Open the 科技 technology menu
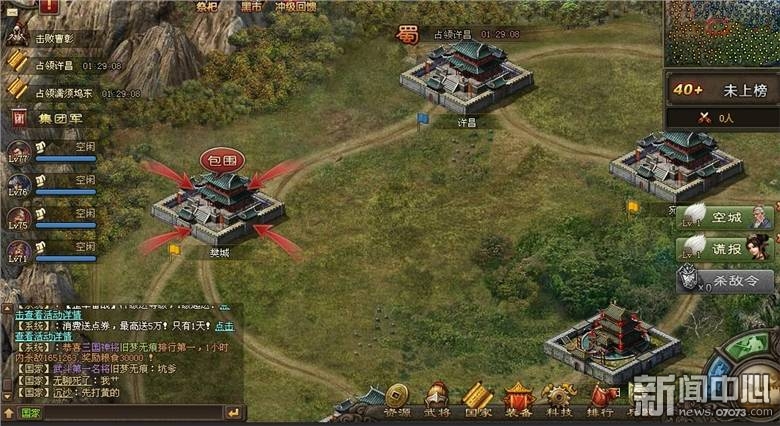Image resolution: width=780 pixels, height=426 pixels. (x=559, y=399)
